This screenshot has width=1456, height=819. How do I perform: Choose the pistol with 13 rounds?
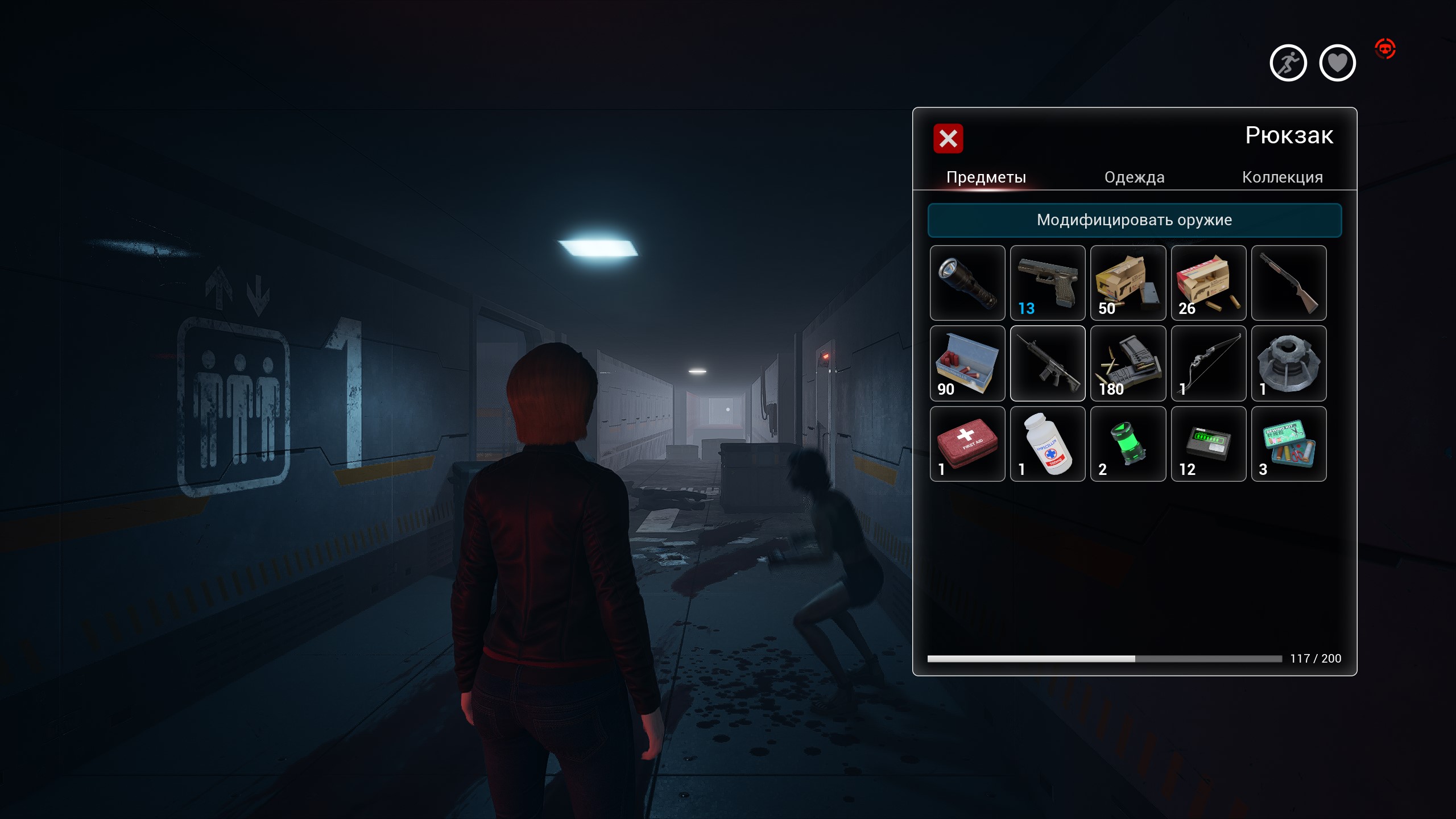1047,283
